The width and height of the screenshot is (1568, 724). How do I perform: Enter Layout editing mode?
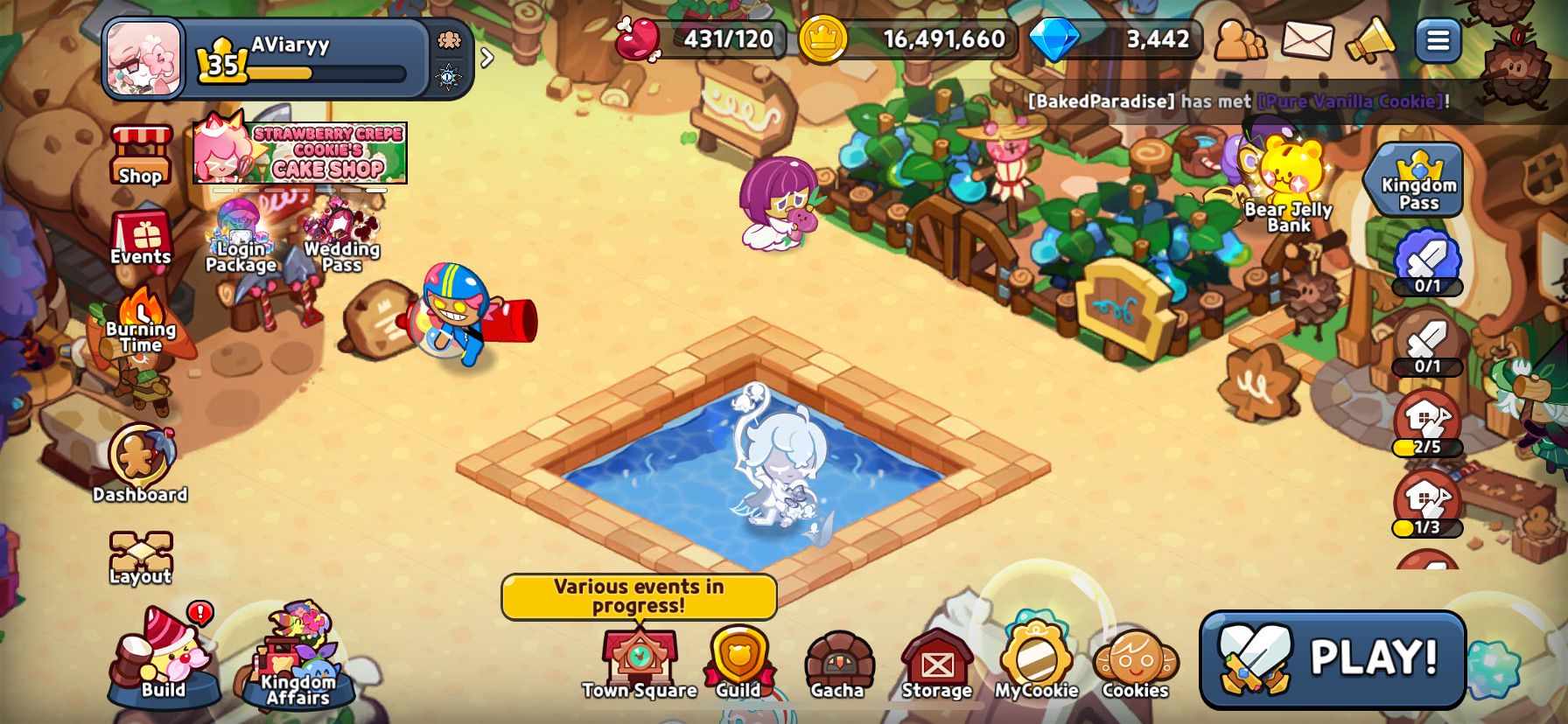coord(141,557)
